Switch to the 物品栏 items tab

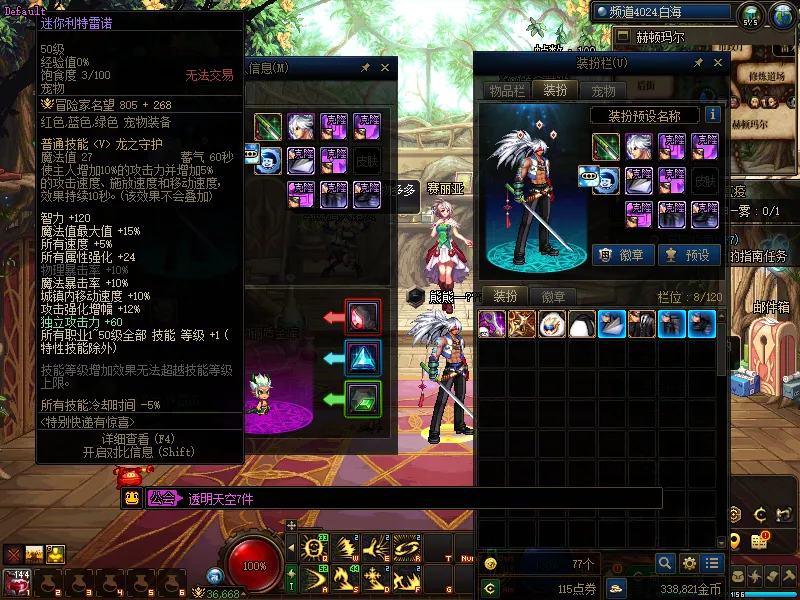(507, 90)
